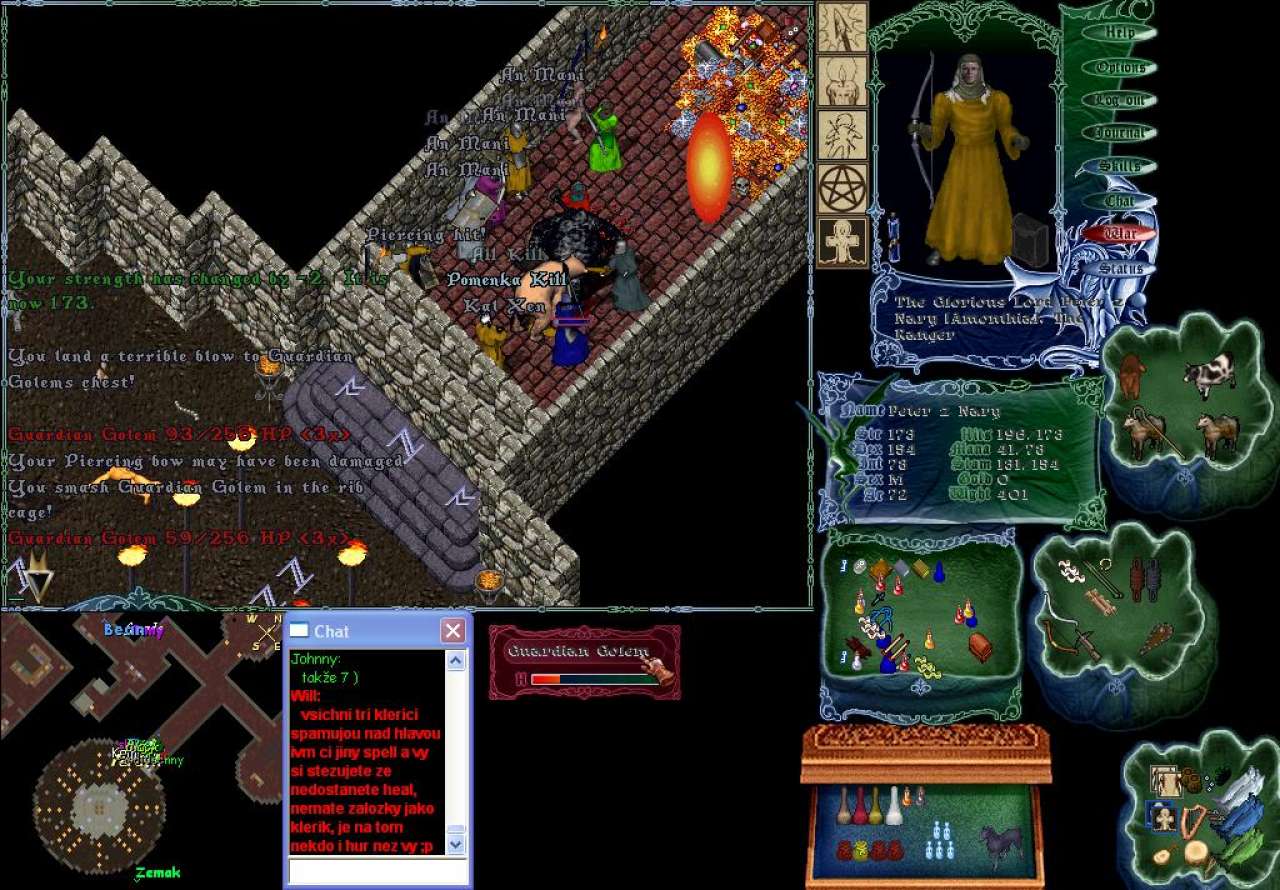Screen dimensions: 1280x890
Task: Open the Journal
Action: 1119,133
